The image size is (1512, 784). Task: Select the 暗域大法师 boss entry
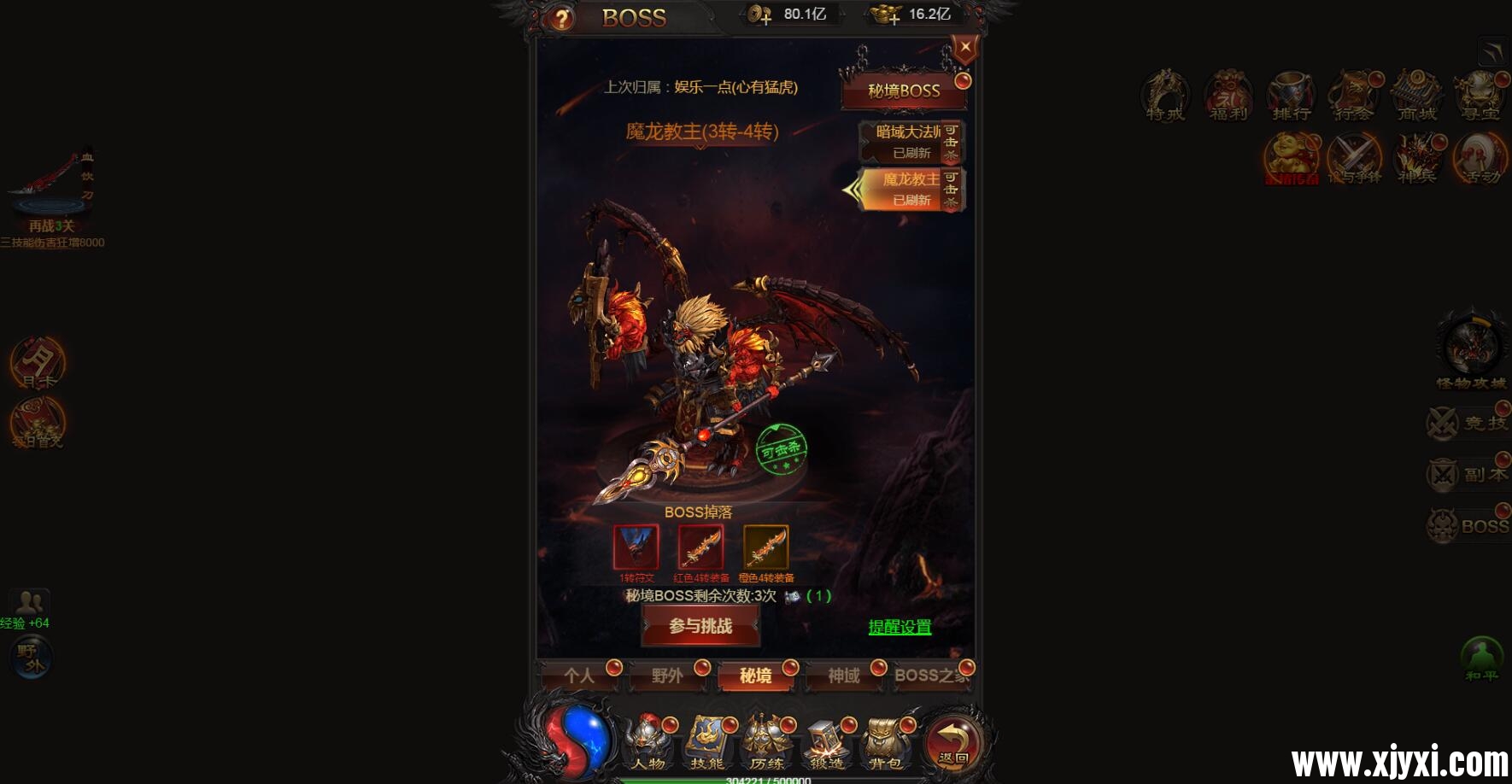[905, 142]
